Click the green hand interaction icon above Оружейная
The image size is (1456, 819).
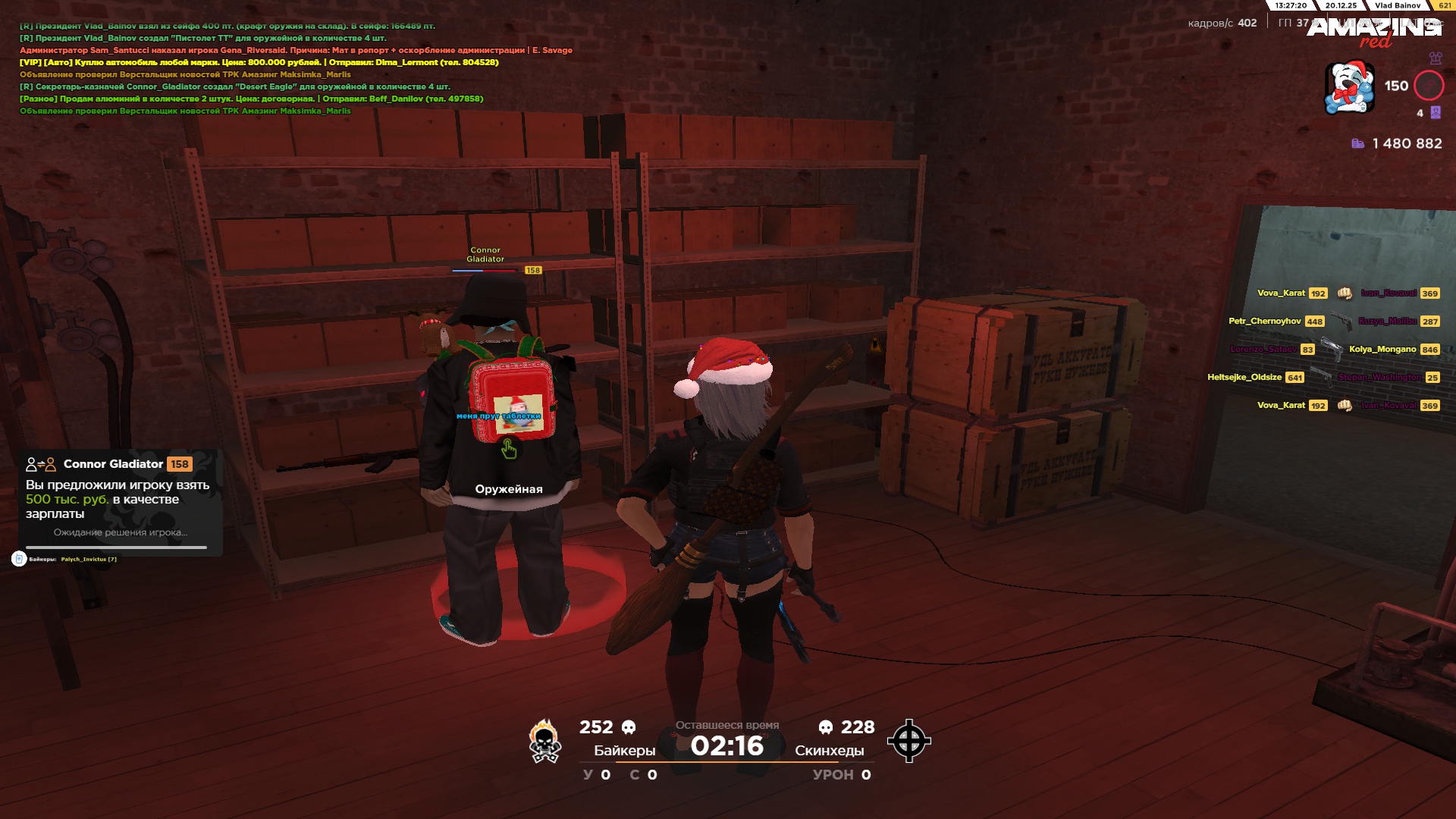pos(509,450)
